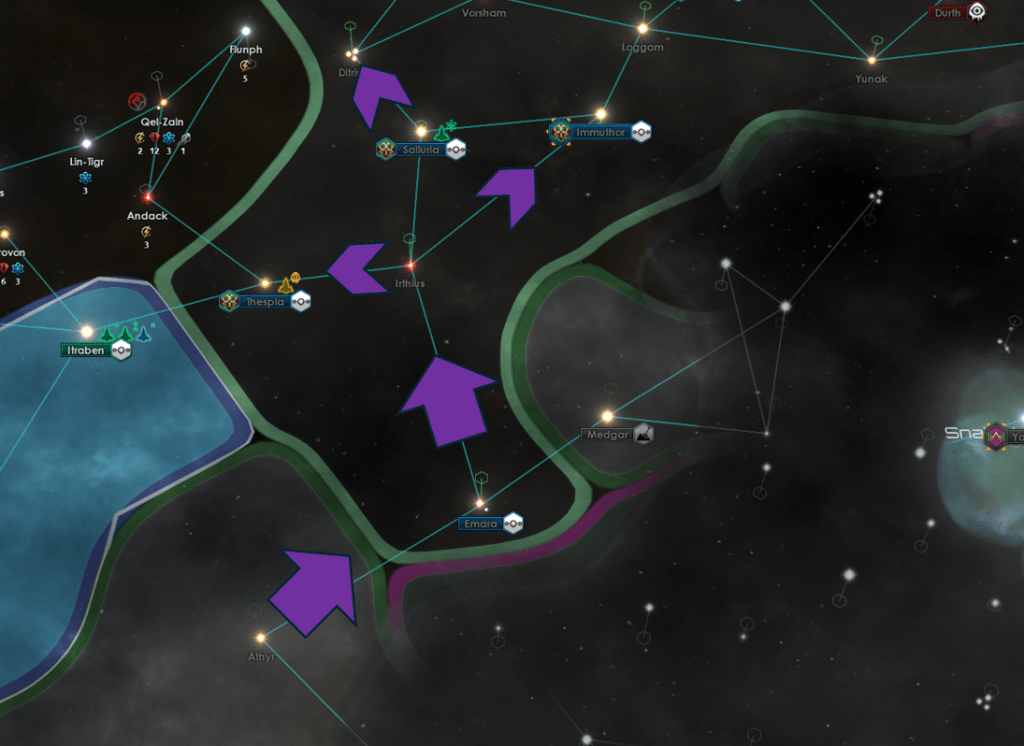This screenshot has height=746, width=1024.
Task: Click the red emblem icon near Qel-Zain
Action: pos(138,101)
